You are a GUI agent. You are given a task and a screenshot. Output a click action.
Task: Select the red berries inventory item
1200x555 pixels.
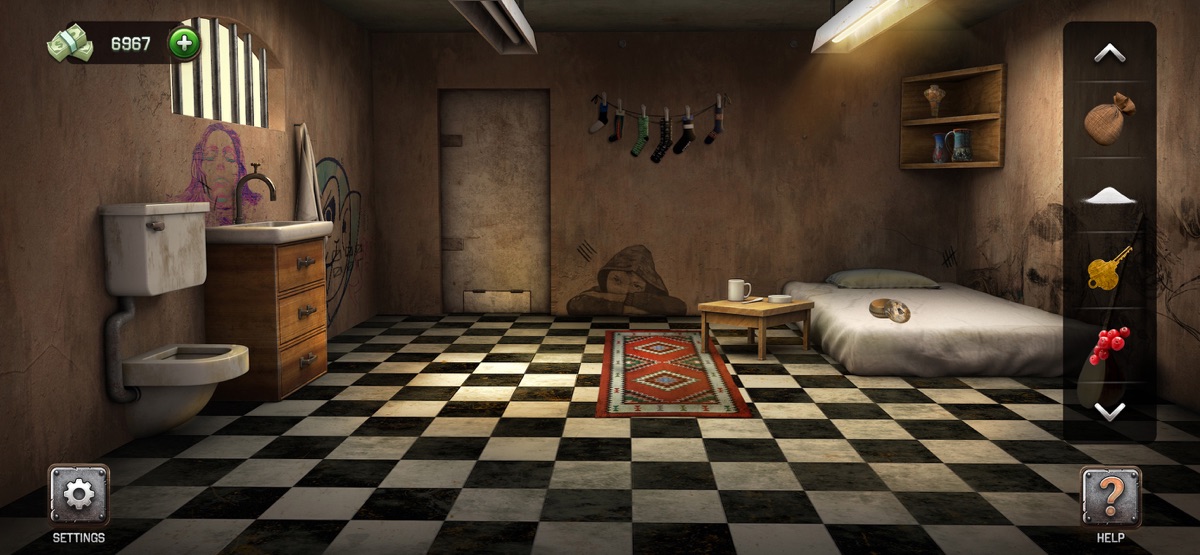point(1109,345)
